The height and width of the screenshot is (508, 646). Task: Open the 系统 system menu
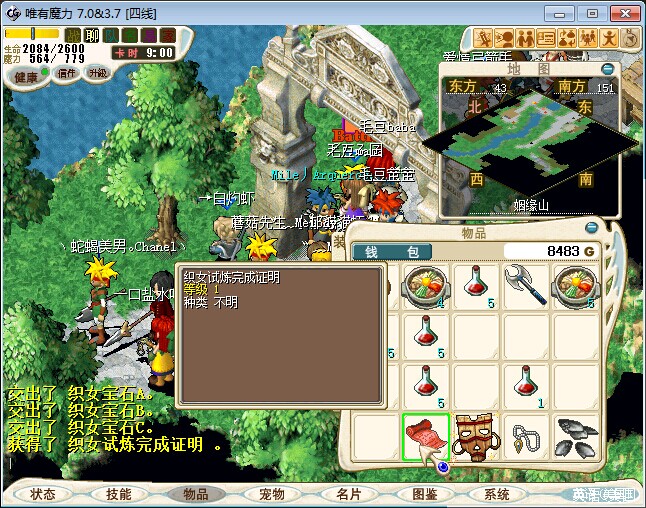(497, 494)
